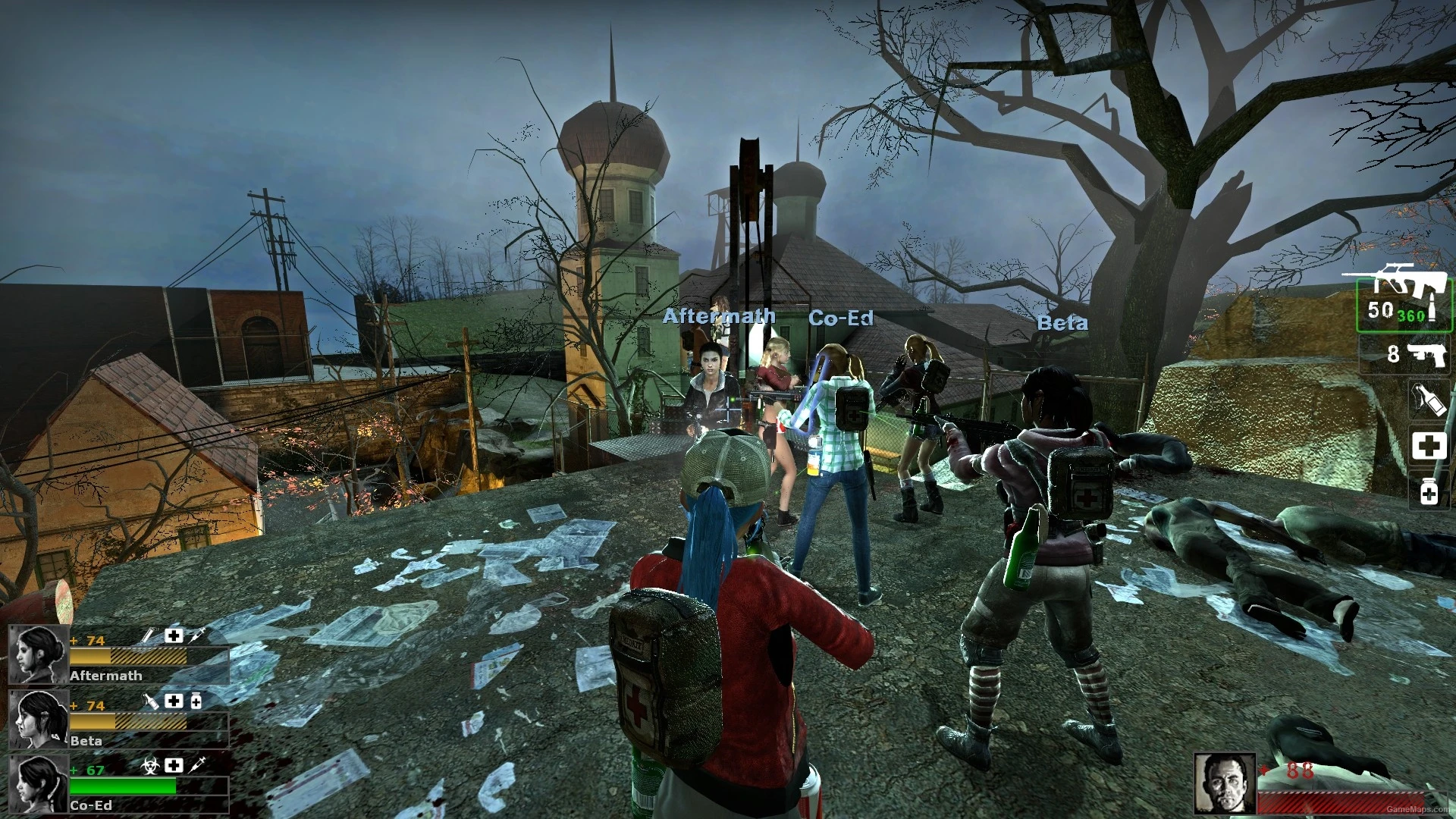This screenshot has width=1456, height=819.
Task: Click Aftermath's health kit icon
Action: tap(174, 635)
